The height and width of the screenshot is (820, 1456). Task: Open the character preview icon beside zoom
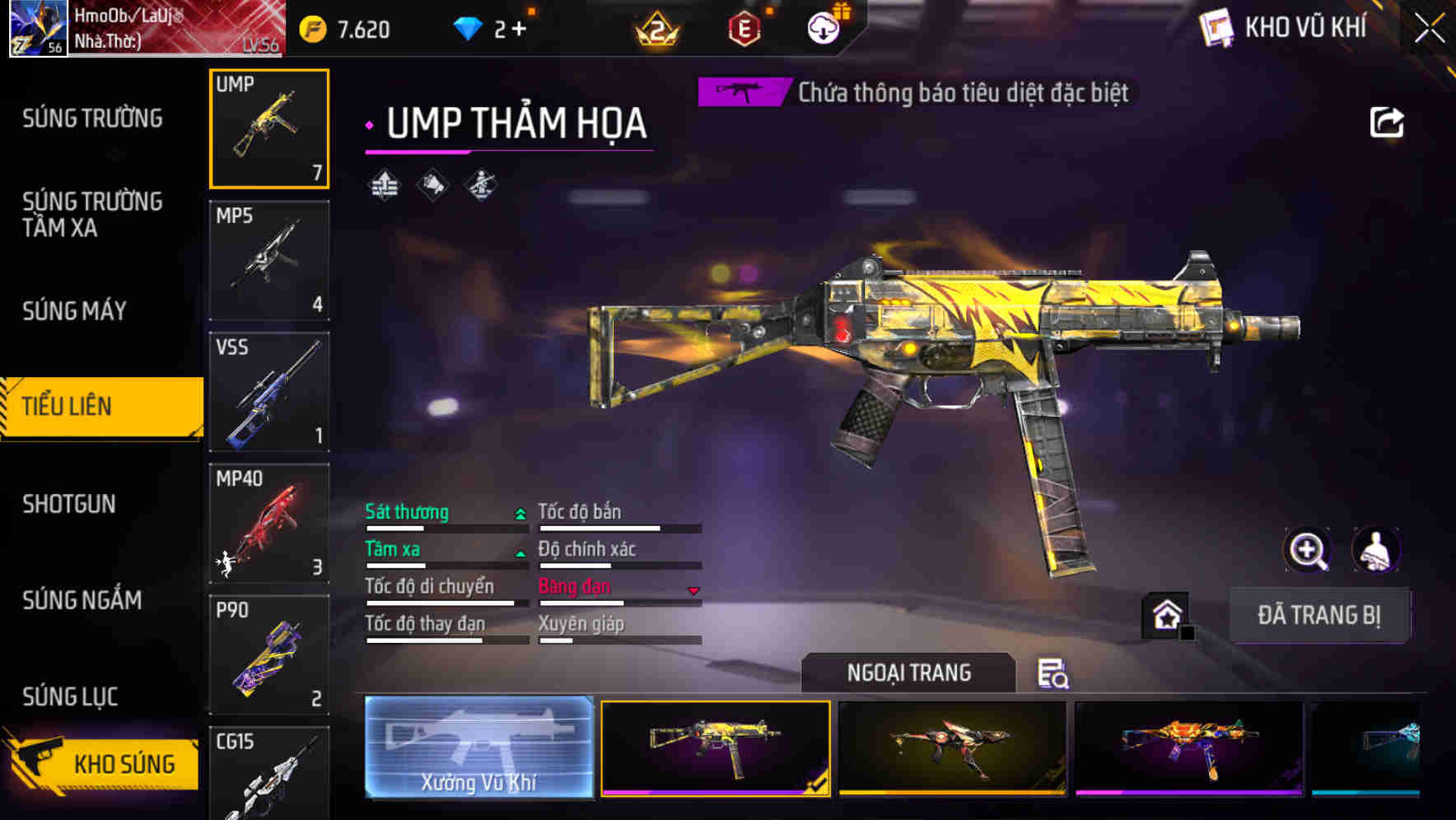click(1374, 550)
